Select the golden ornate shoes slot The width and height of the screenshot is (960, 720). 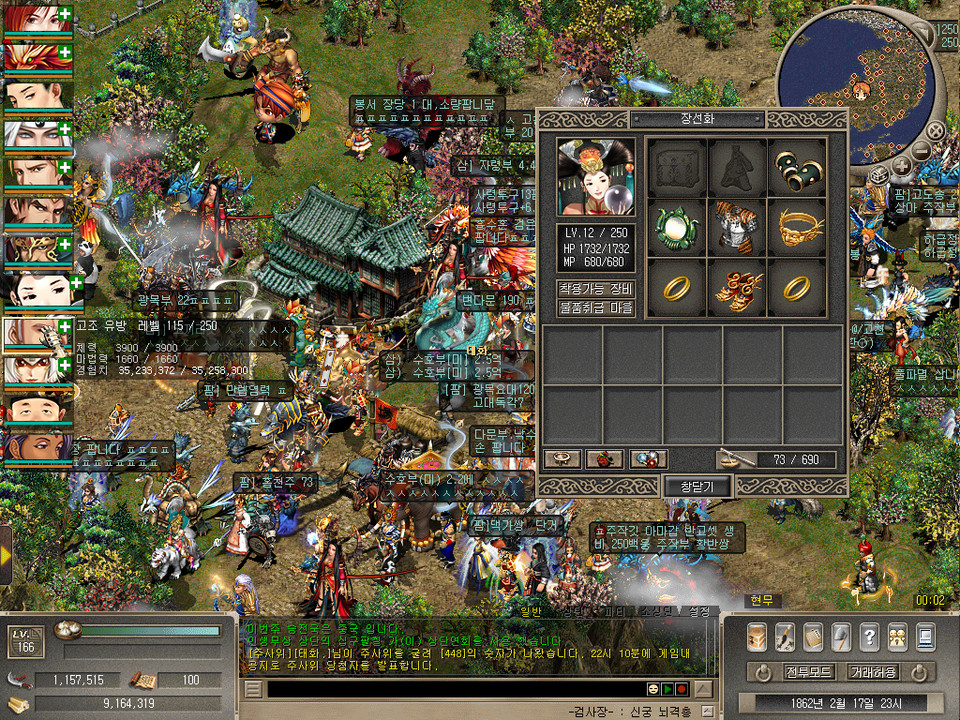737,287
